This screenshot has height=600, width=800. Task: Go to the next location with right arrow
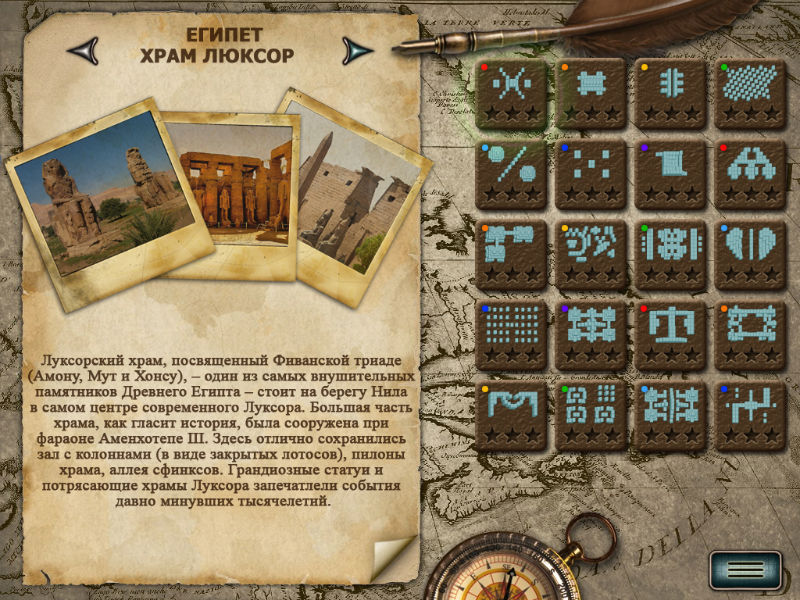coord(356,49)
